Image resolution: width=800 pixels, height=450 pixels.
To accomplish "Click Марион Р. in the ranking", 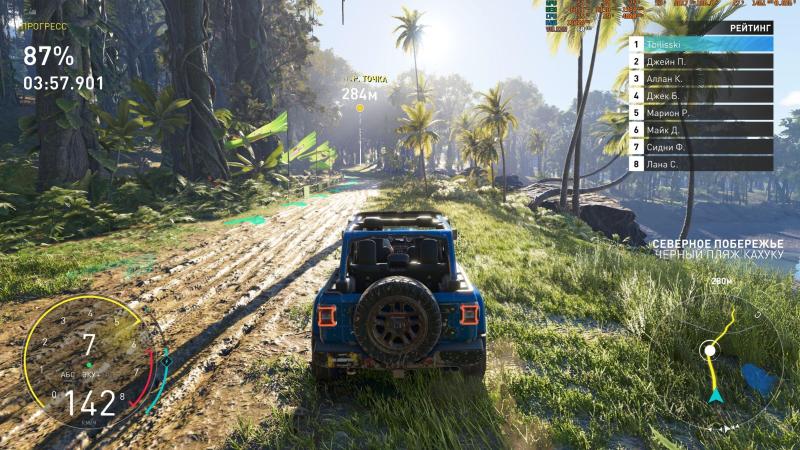I will pyautogui.click(x=701, y=113).
